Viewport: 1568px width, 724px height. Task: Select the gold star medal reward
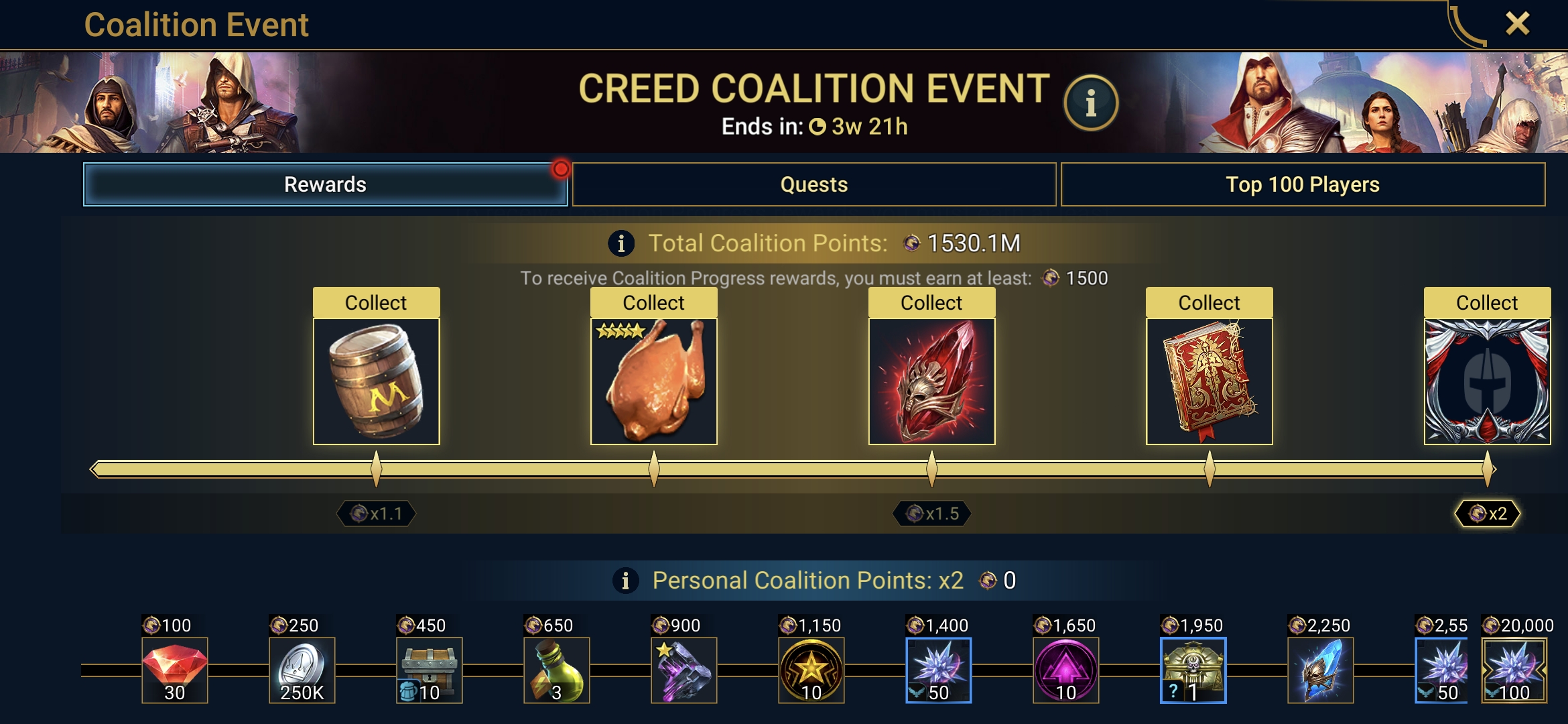pos(811,670)
